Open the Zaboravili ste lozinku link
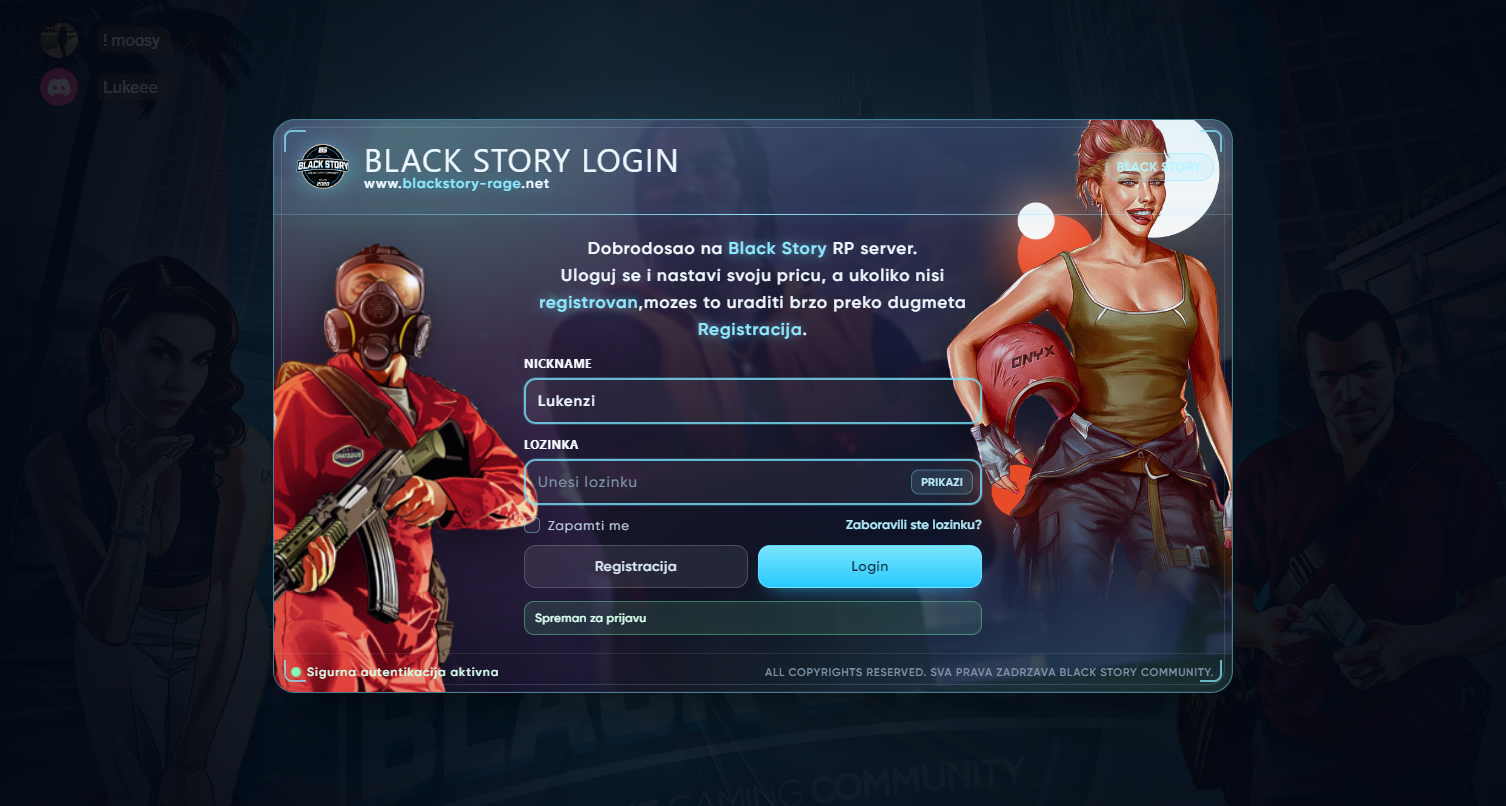 coord(913,524)
